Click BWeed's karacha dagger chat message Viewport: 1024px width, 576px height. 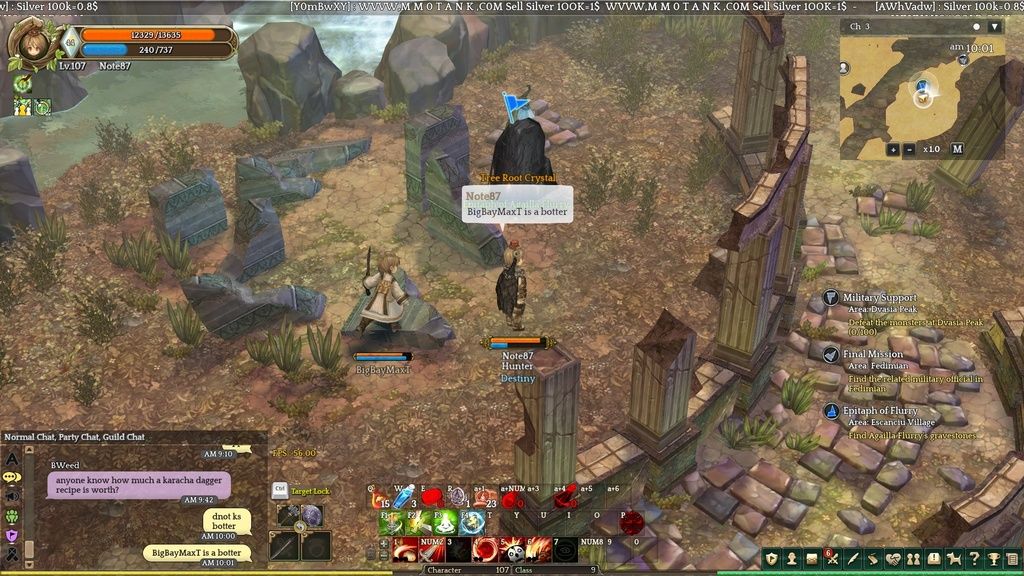[x=138, y=485]
